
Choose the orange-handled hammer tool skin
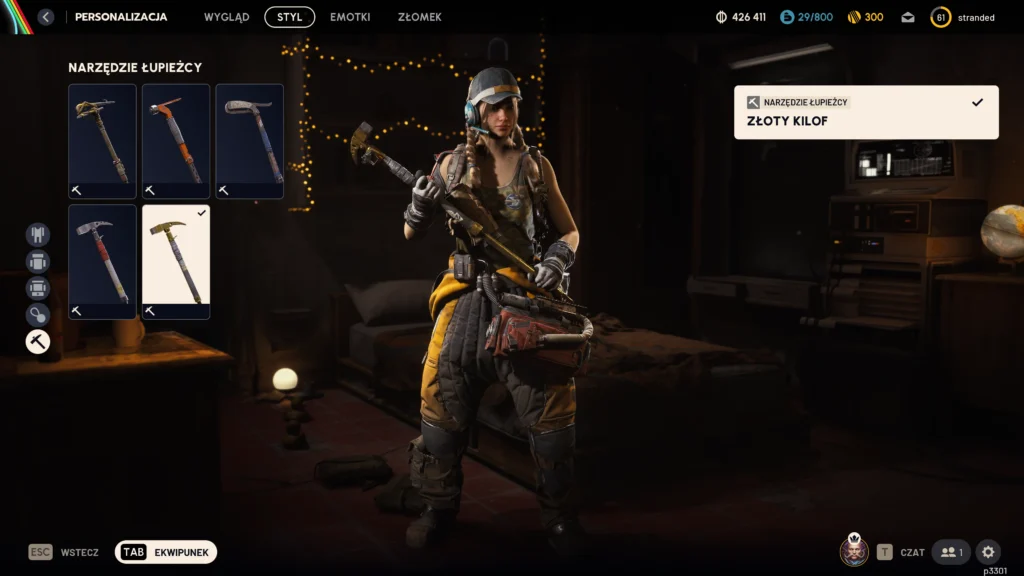(176, 141)
